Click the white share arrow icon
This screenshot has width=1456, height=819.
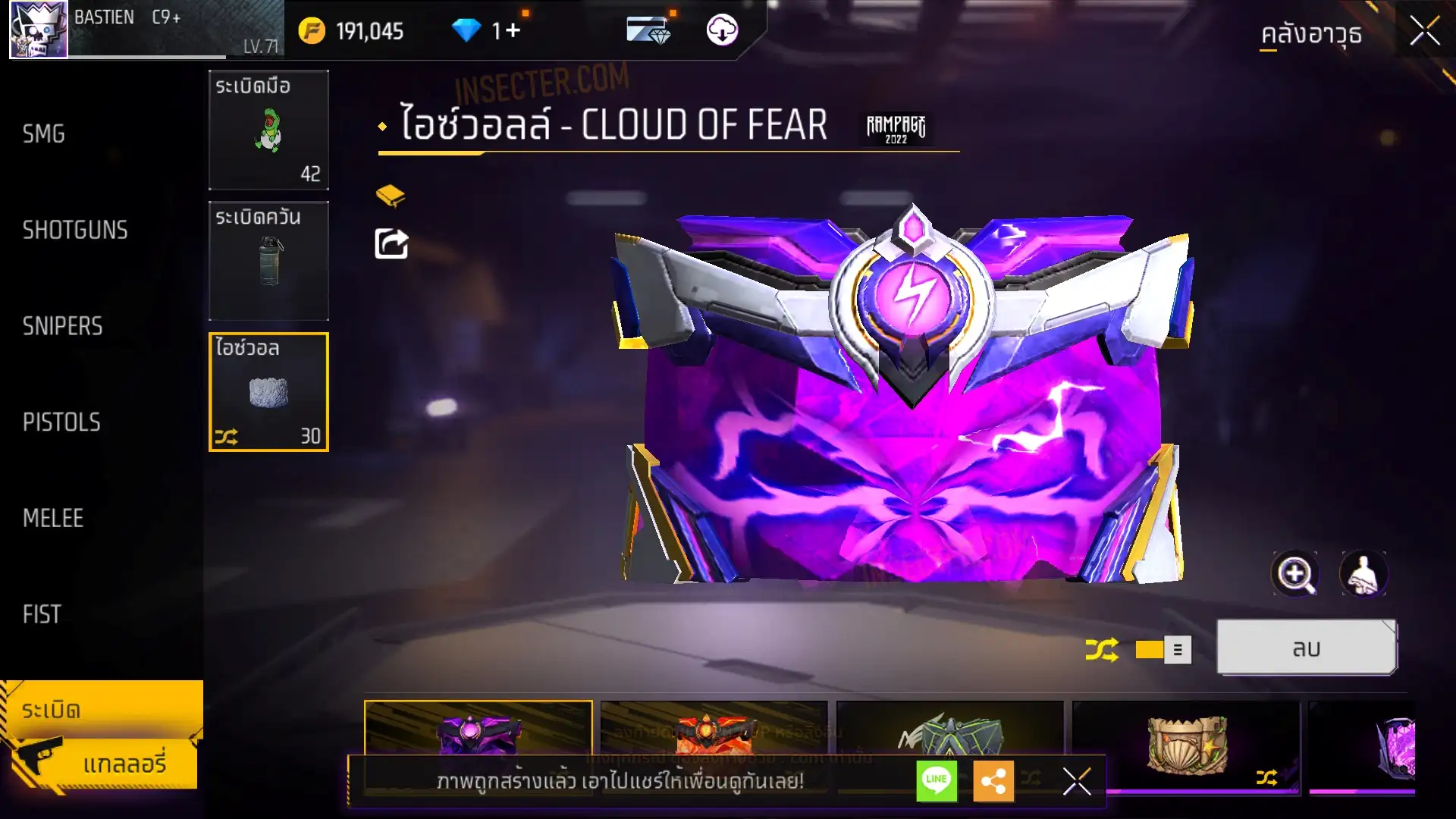[391, 244]
